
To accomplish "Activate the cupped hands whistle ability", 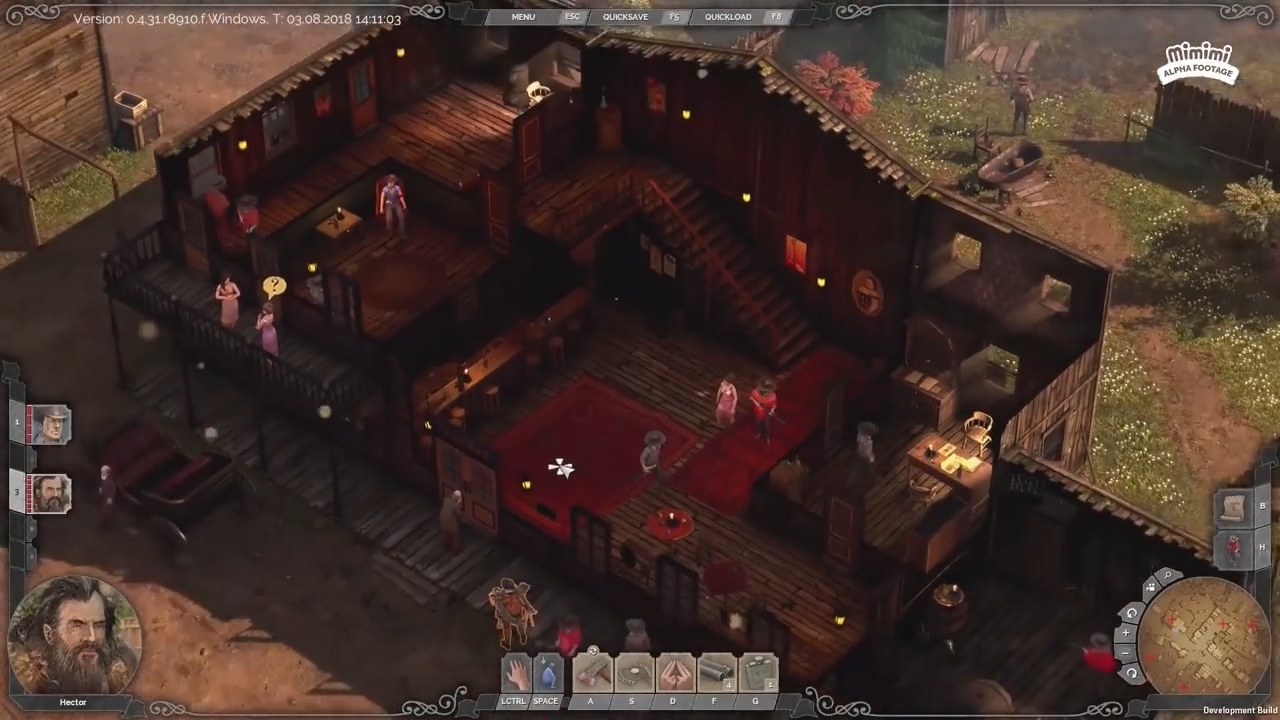I will 674,673.
